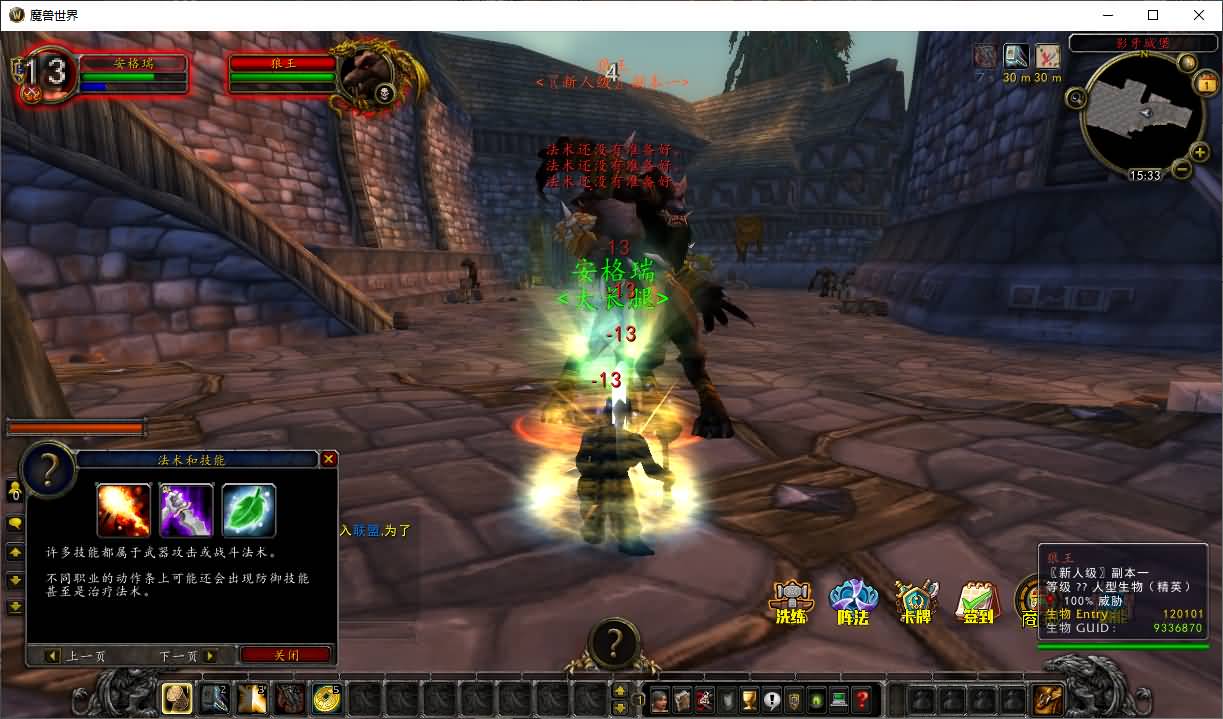Open the backpack bag slot
Screen dimensions: 1223x719
tap(1049, 699)
